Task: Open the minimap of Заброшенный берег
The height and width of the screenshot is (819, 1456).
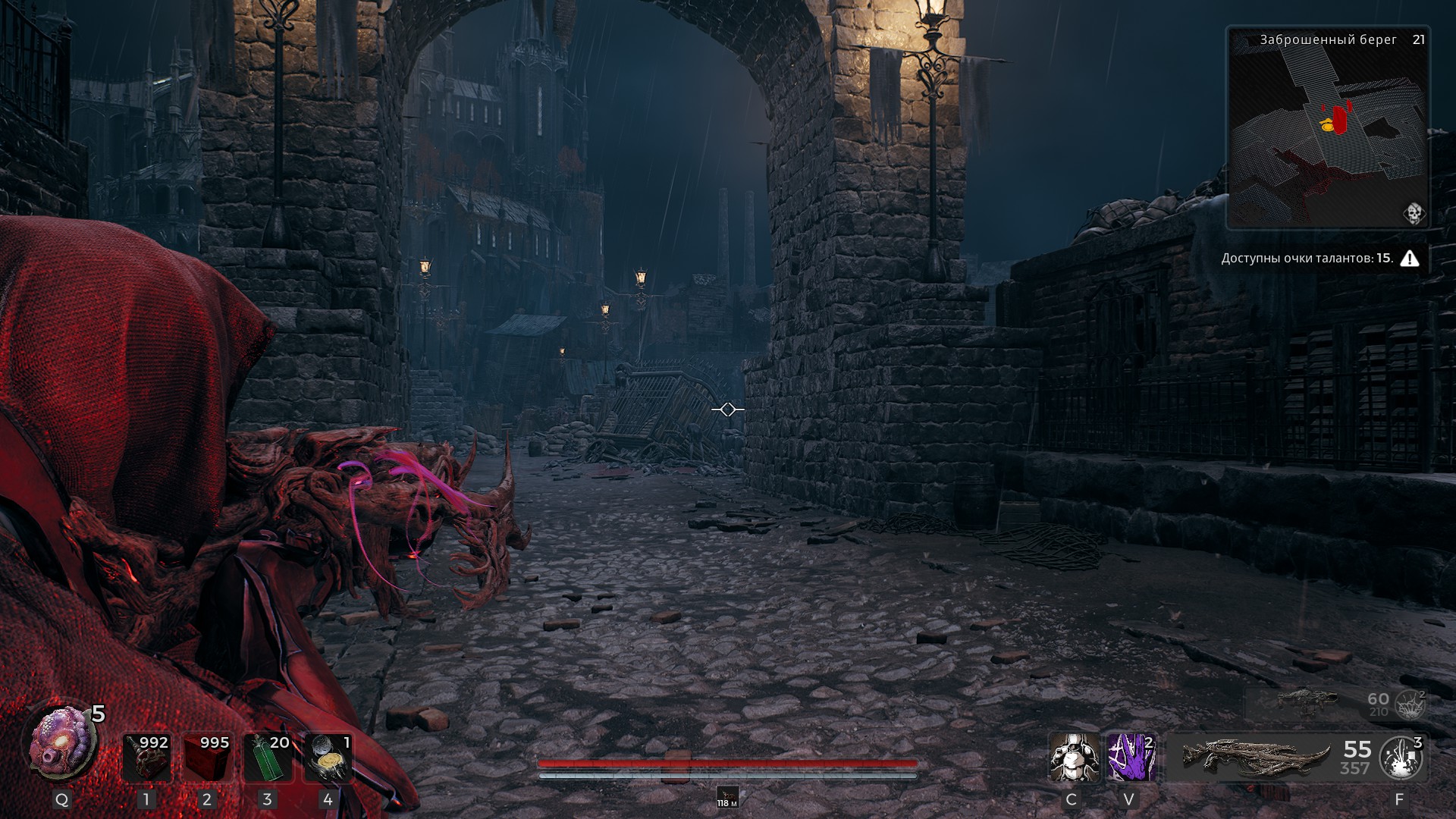Action: tap(1327, 129)
